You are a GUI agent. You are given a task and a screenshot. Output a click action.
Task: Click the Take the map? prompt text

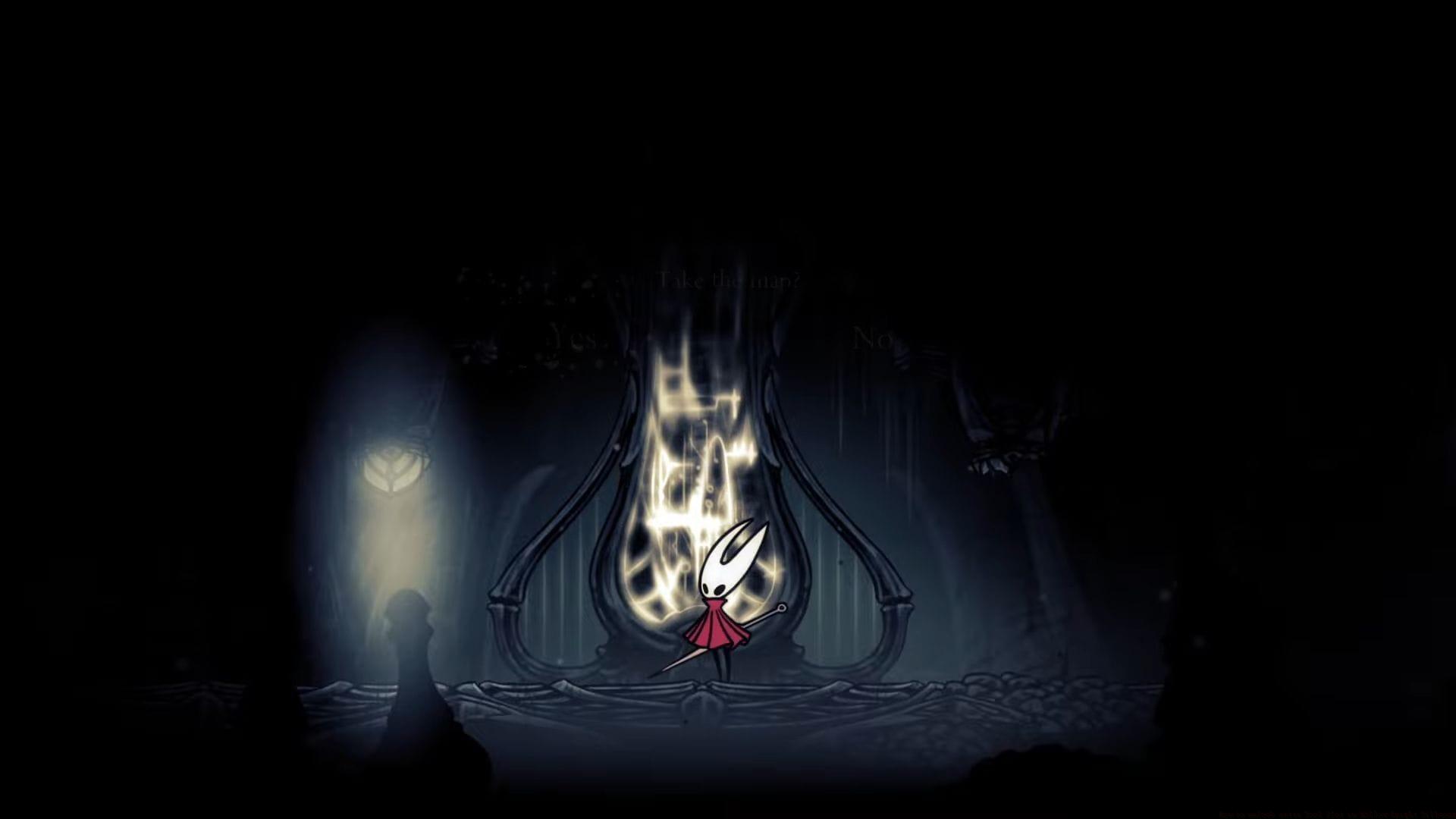click(730, 282)
